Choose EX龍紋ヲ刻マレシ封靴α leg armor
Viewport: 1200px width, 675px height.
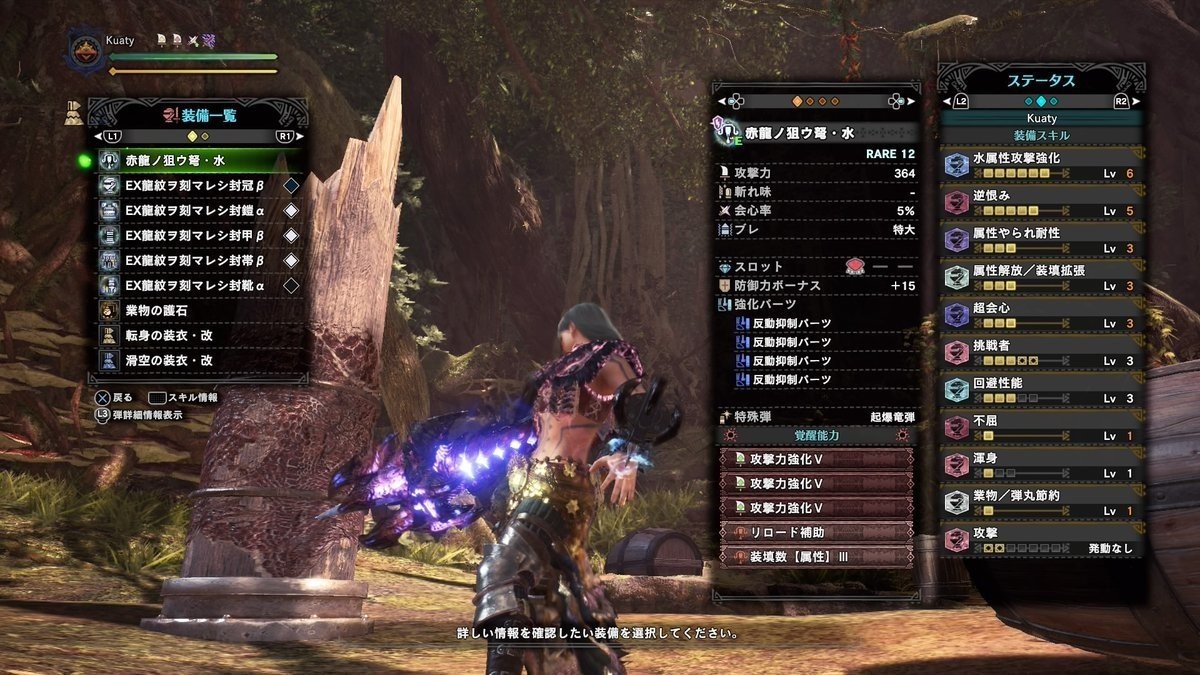coord(200,286)
